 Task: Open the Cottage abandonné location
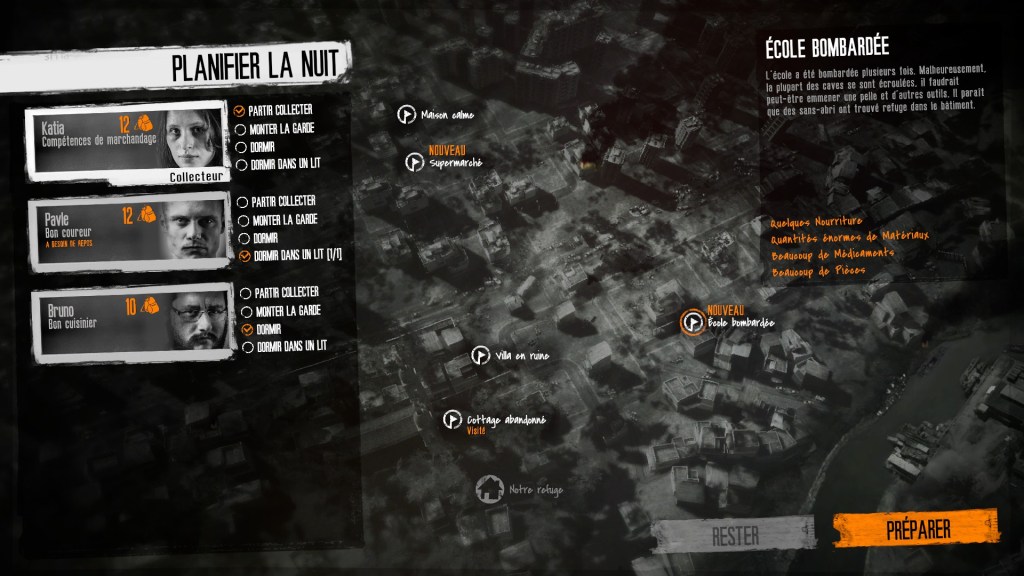pos(452,420)
